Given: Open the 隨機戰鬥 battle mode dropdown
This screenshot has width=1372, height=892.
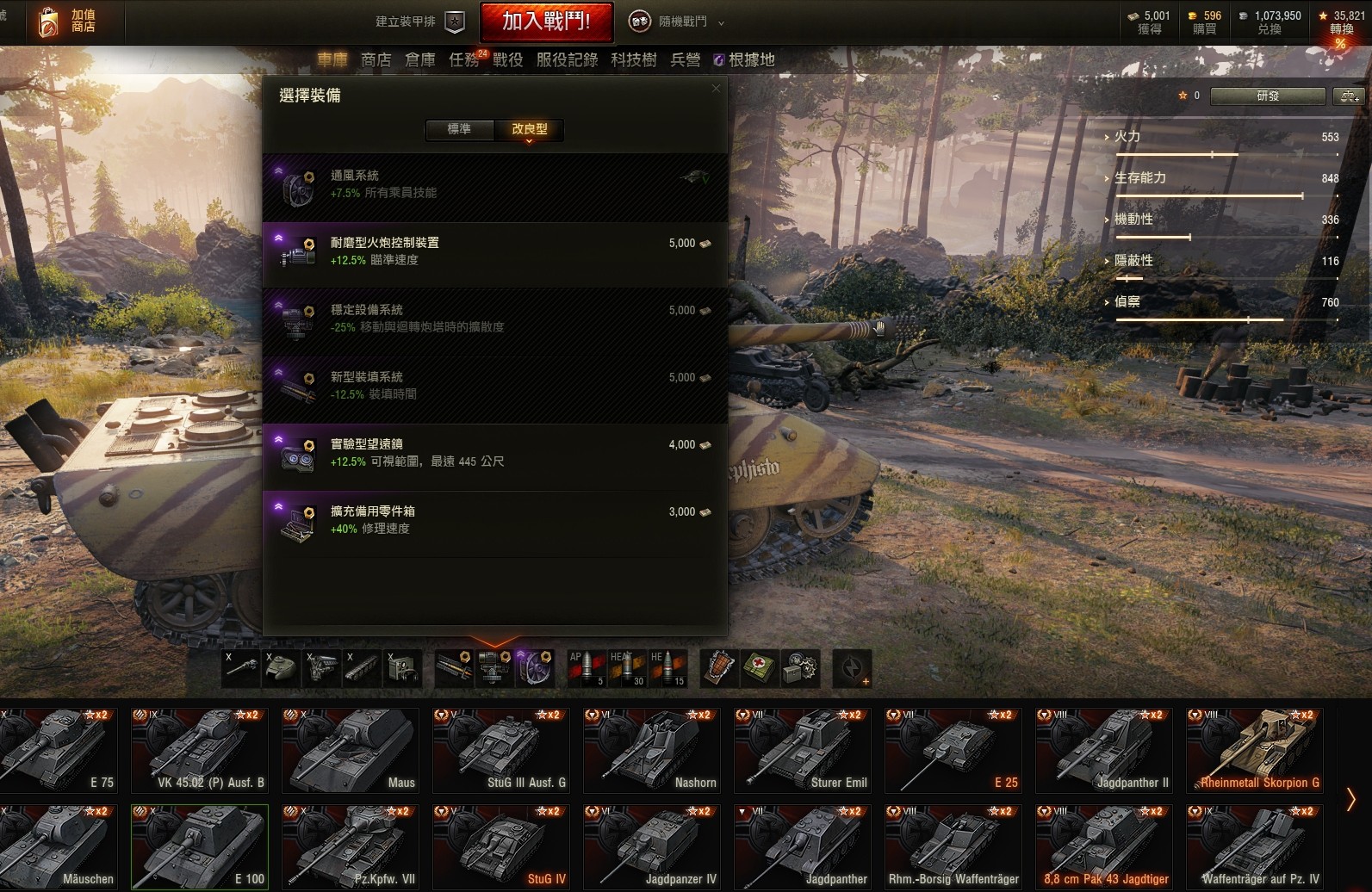Looking at the screenshot, I should point(680,22).
